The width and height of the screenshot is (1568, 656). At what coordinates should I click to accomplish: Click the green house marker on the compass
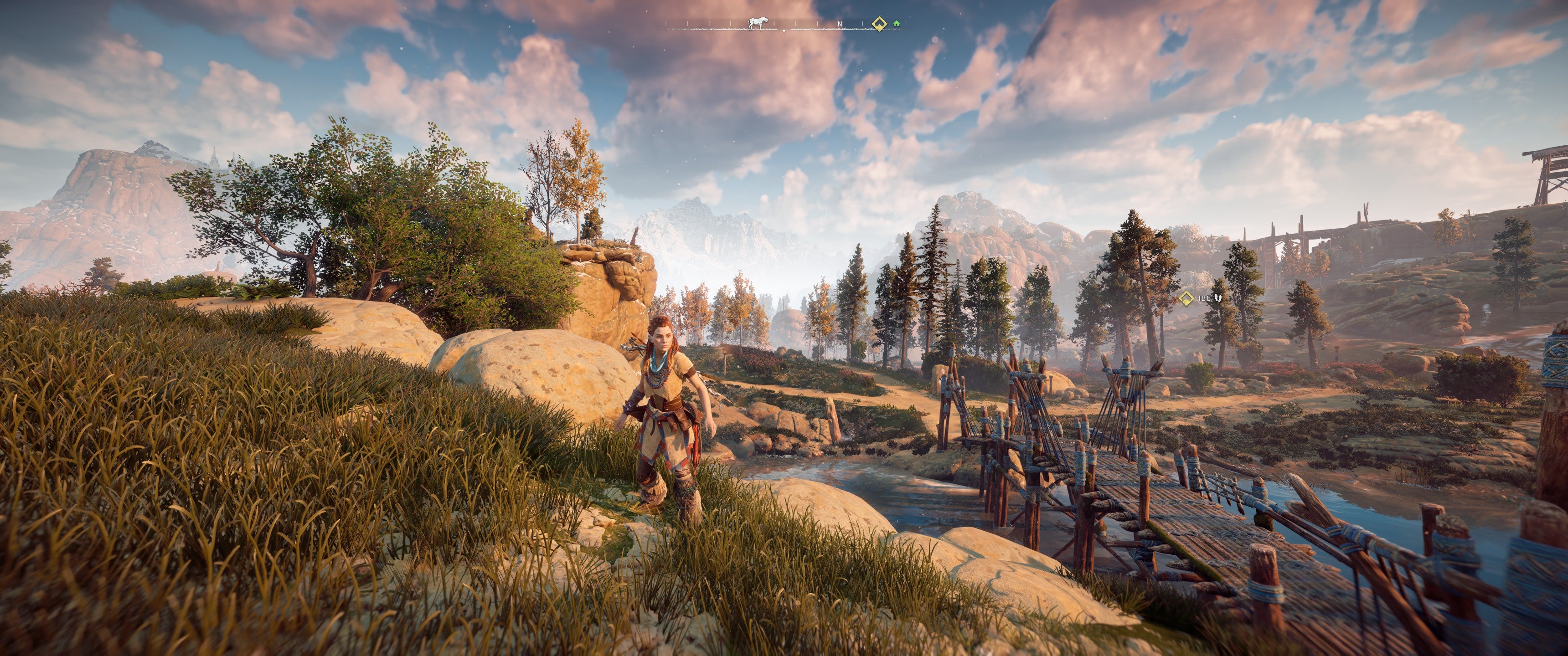896,24
